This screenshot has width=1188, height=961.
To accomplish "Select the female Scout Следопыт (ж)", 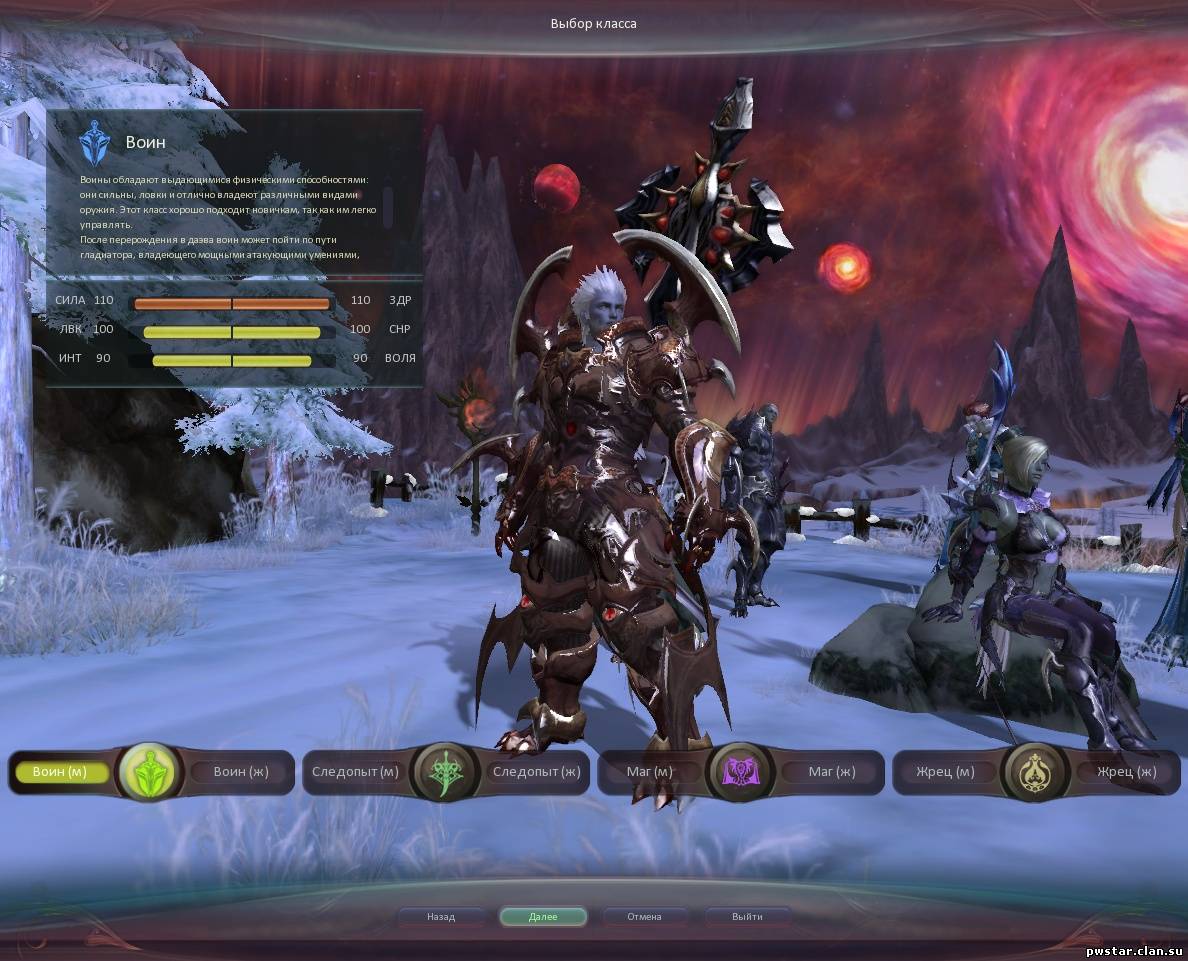I will point(536,772).
